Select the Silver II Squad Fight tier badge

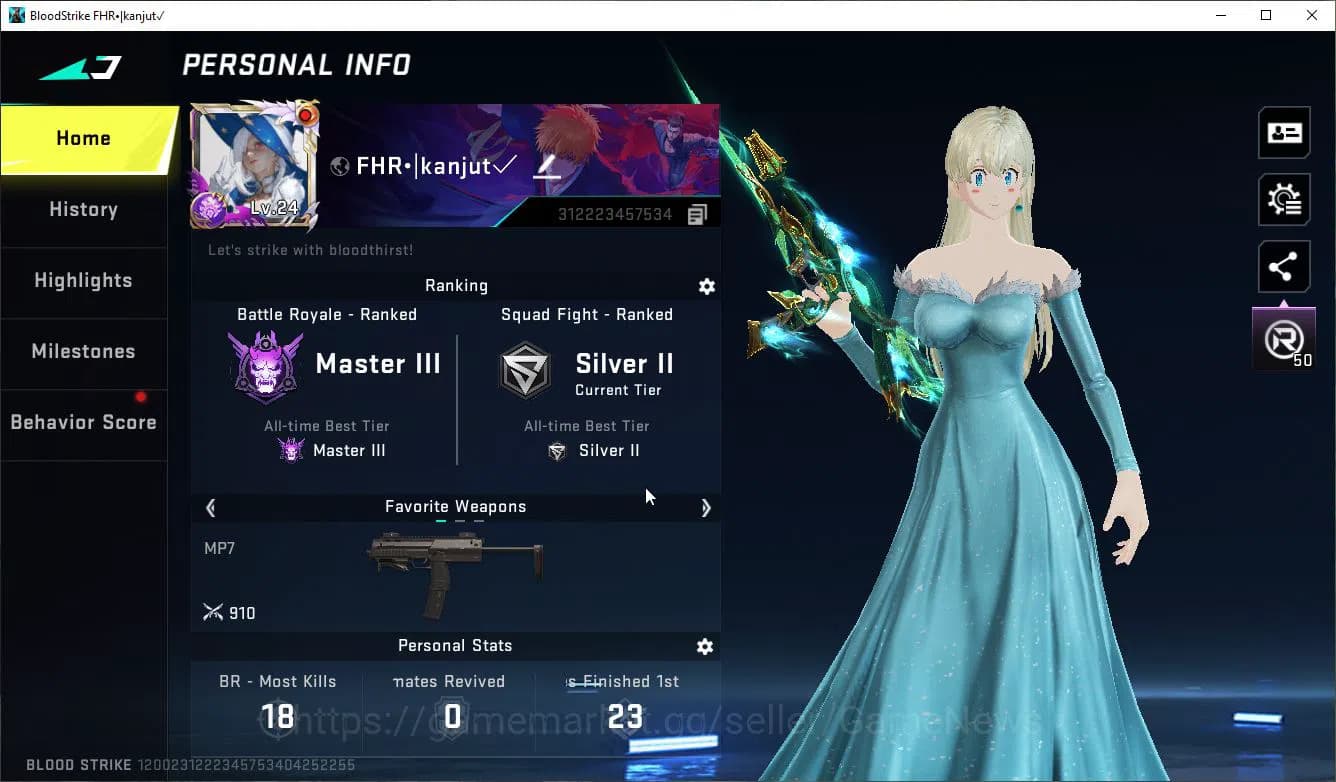pos(525,369)
